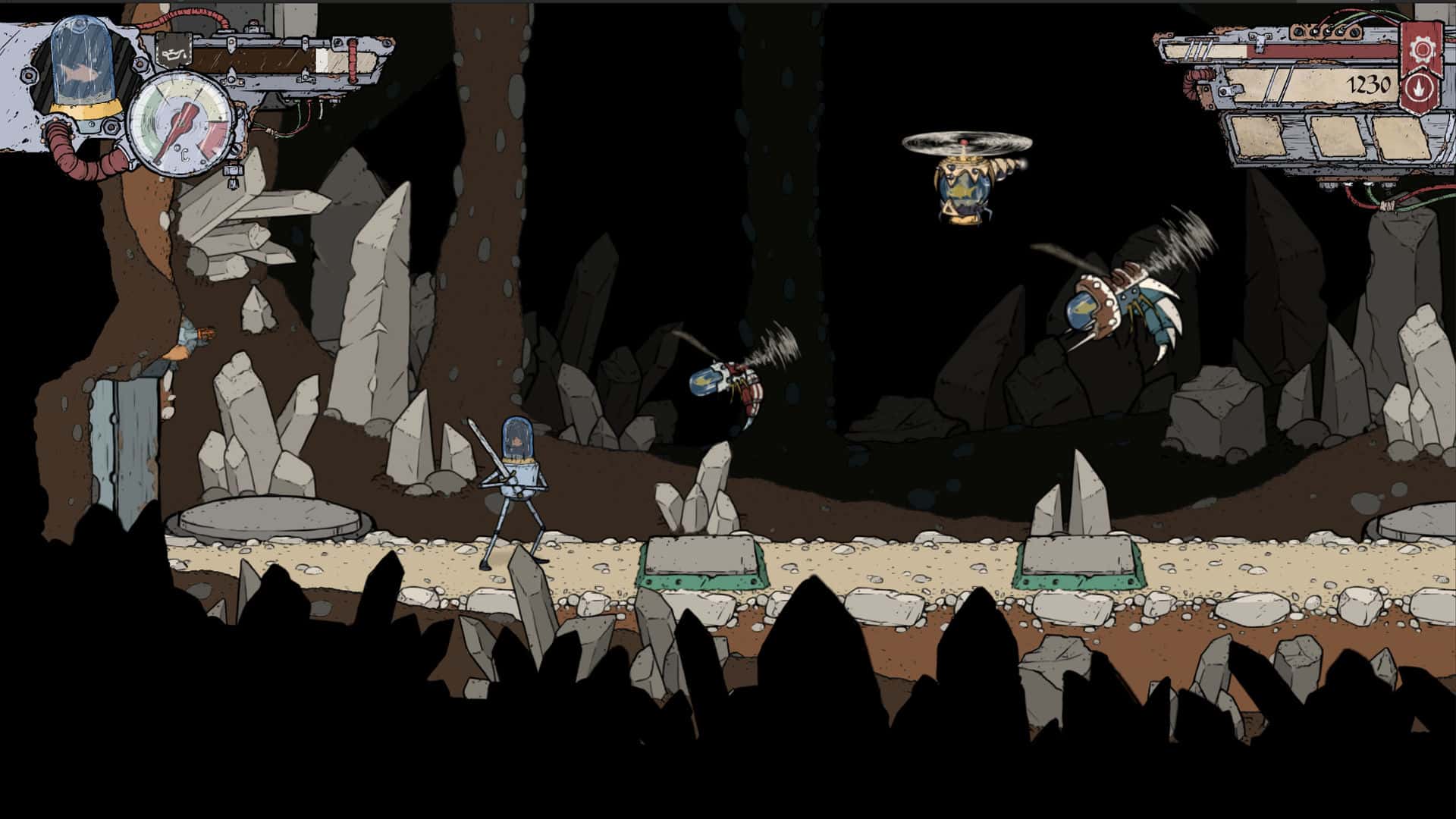Screen dimensions: 1456x819
Task: Click the temperature gauge dial
Action: 180,126
